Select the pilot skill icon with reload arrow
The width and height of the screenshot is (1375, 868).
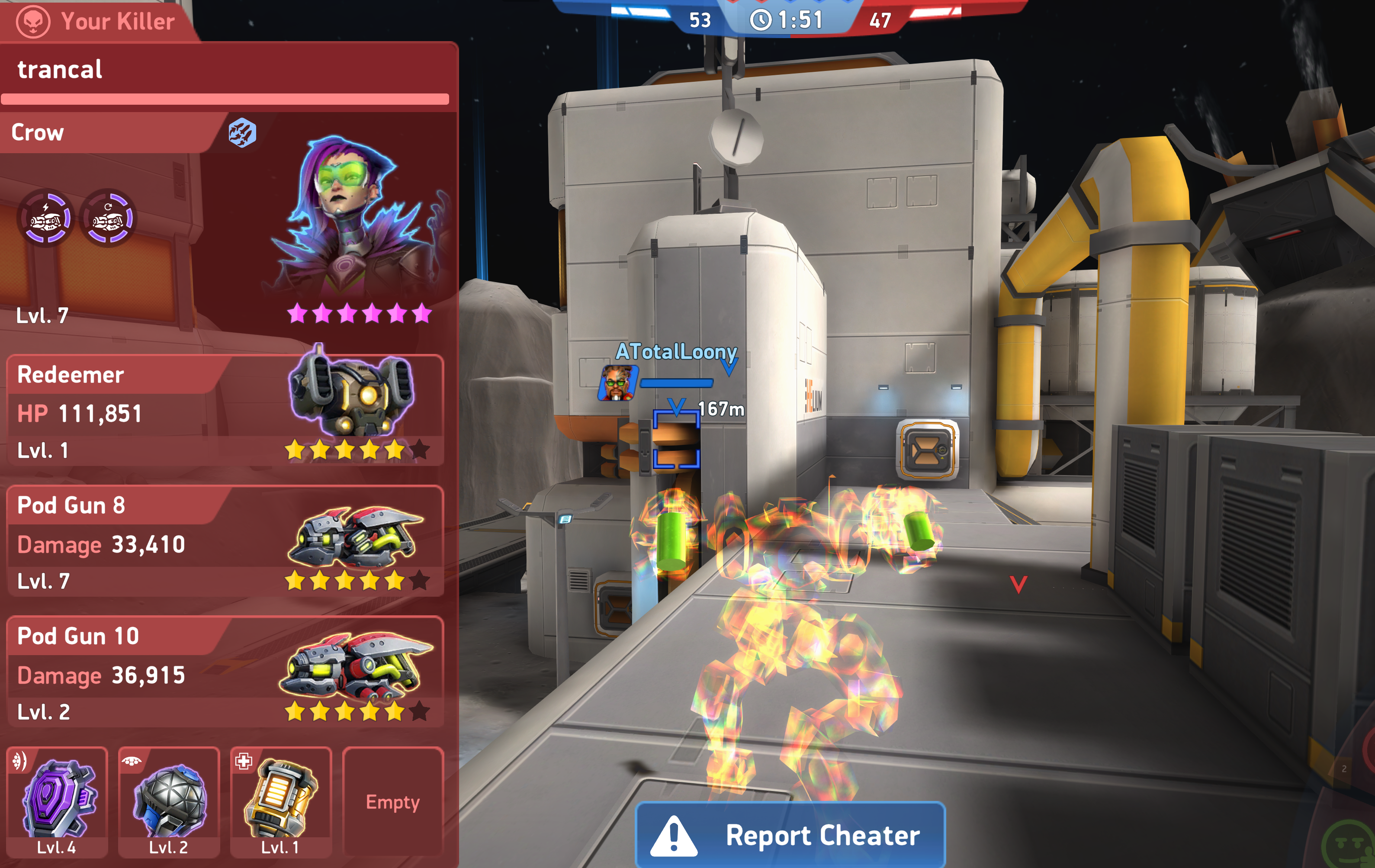[x=108, y=218]
